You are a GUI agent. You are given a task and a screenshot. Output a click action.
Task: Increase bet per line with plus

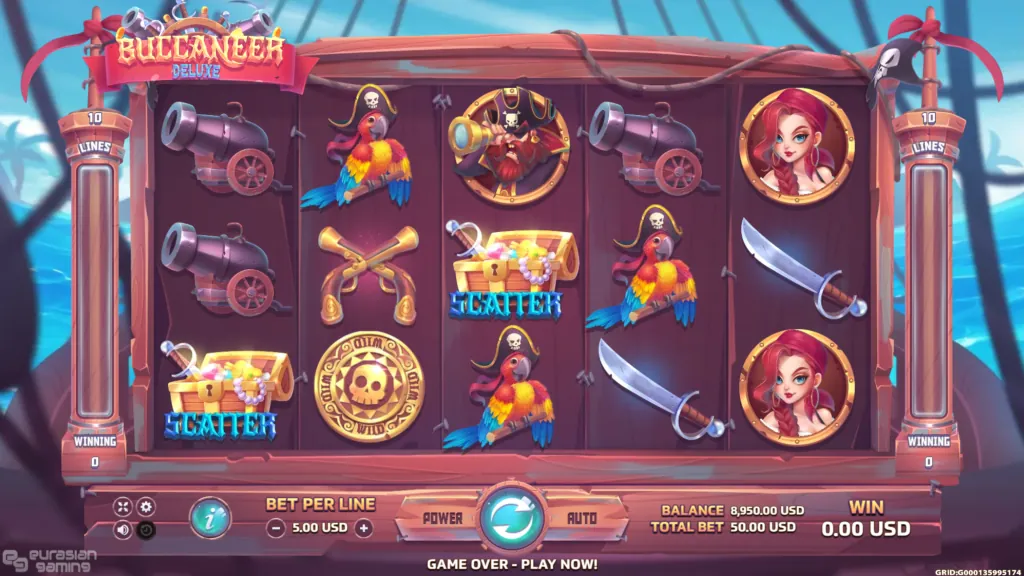pyautogui.click(x=364, y=528)
